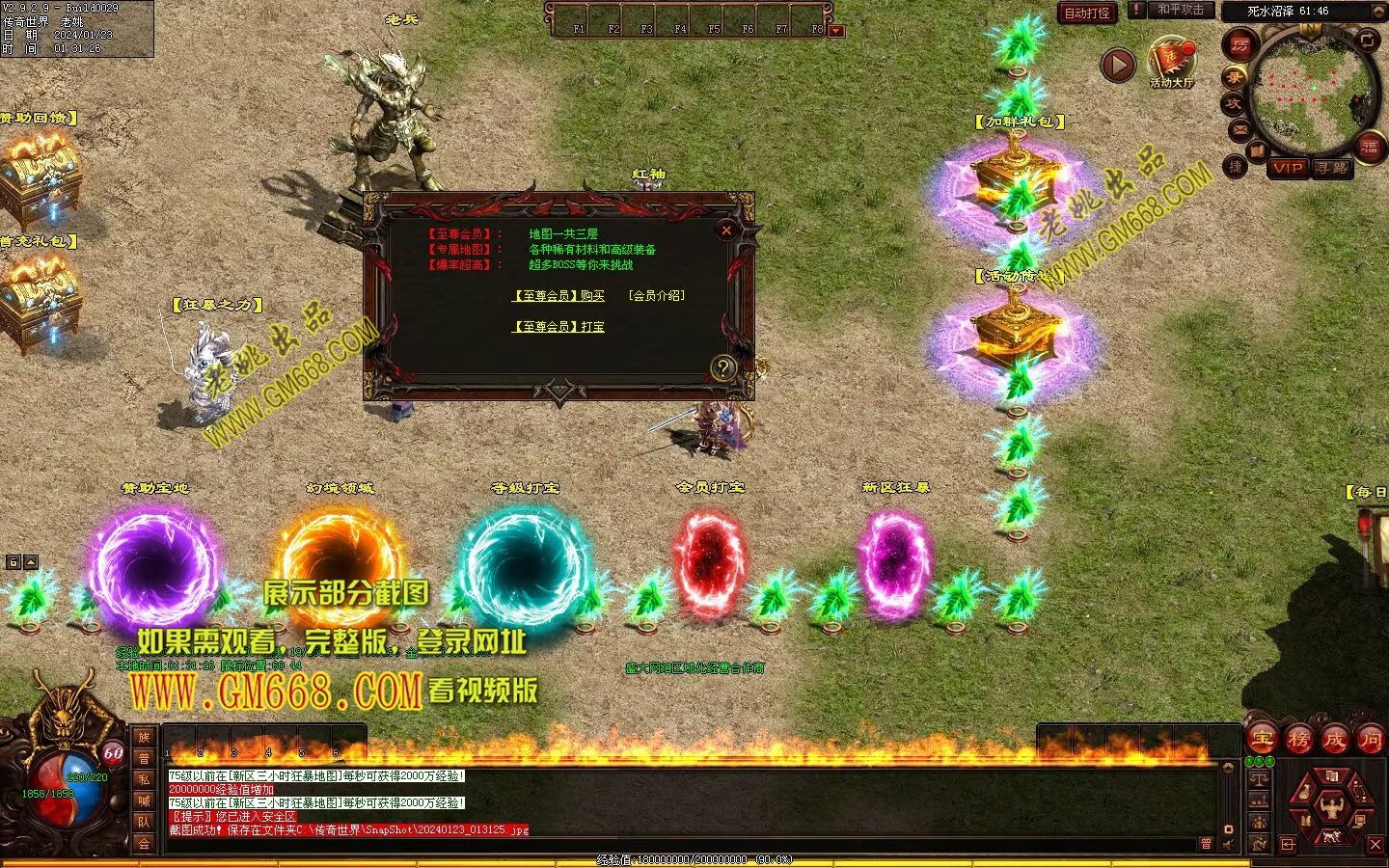Open the 活动大厅 event hall icon
The height and width of the screenshot is (868, 1389).
pos(1171,61)
